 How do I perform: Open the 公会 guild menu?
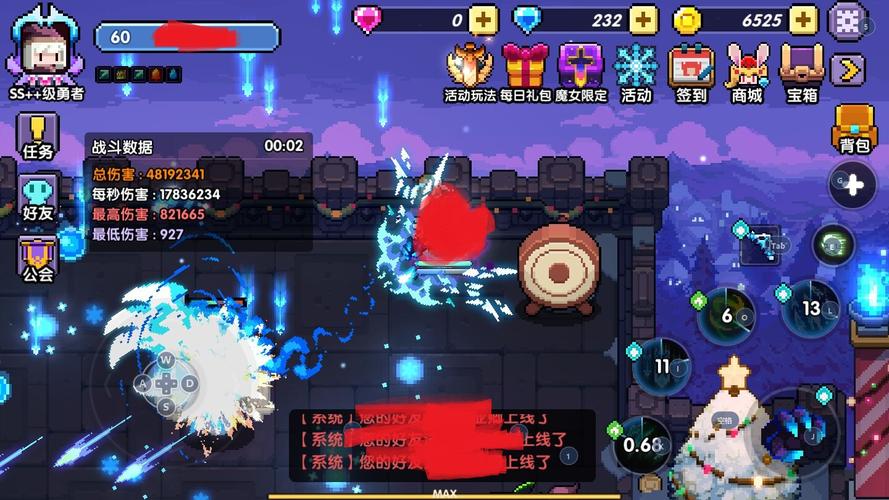pyautogui.click(x=38, y=258)
